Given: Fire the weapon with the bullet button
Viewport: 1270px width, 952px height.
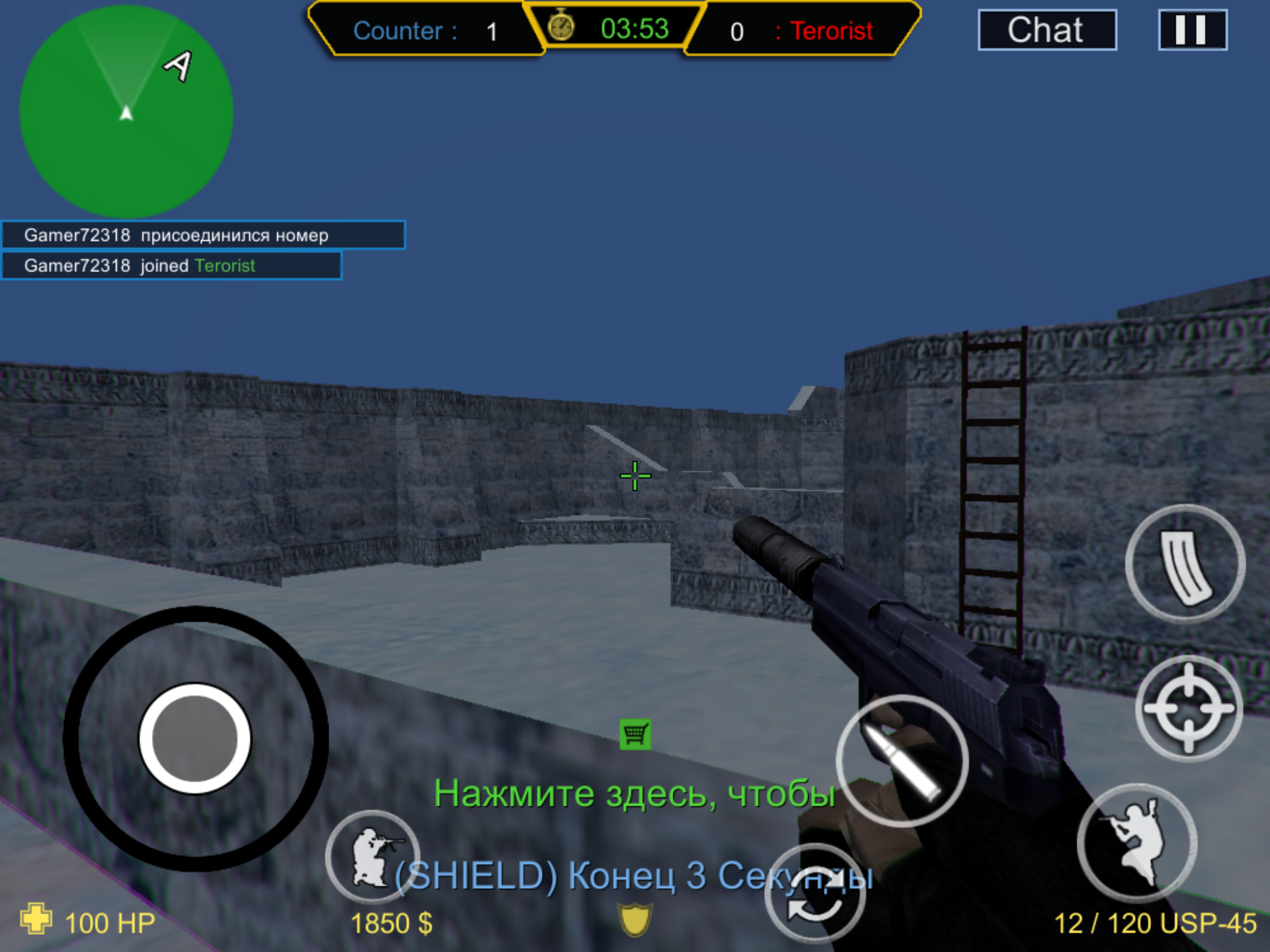Looking at the screenshot, I should [902, 761].
